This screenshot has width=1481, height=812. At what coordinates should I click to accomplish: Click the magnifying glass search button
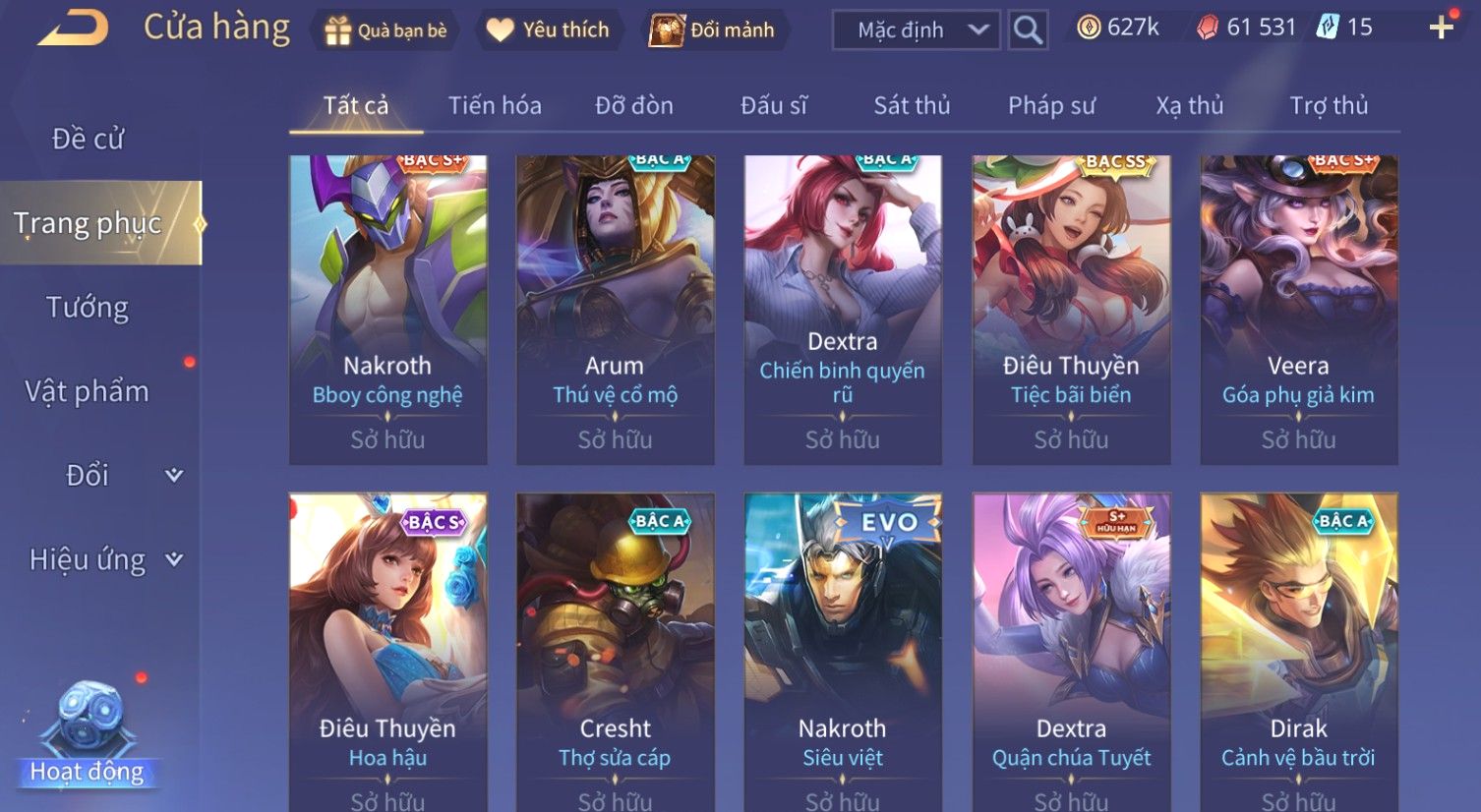(1028, 30)
